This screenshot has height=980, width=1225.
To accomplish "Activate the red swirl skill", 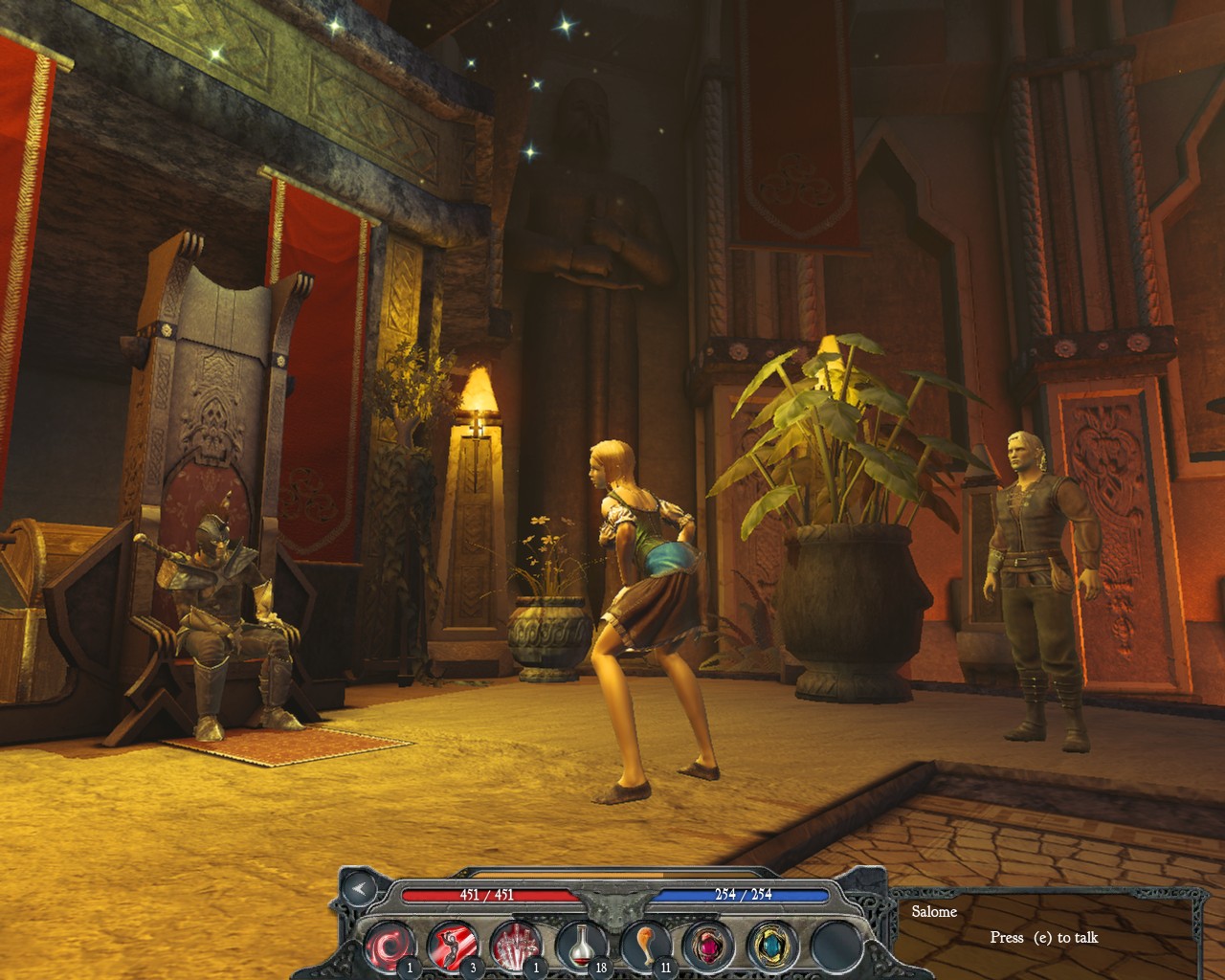I will tap(390, 945).
